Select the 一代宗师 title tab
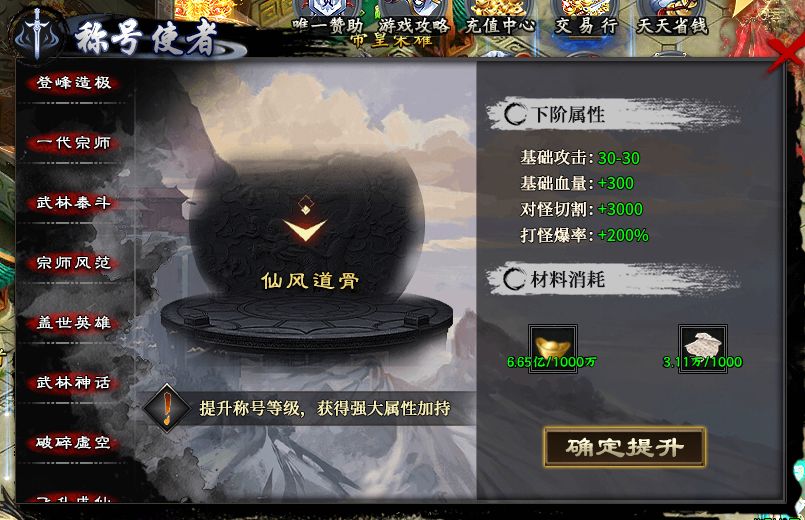 [x=73, y=143]
